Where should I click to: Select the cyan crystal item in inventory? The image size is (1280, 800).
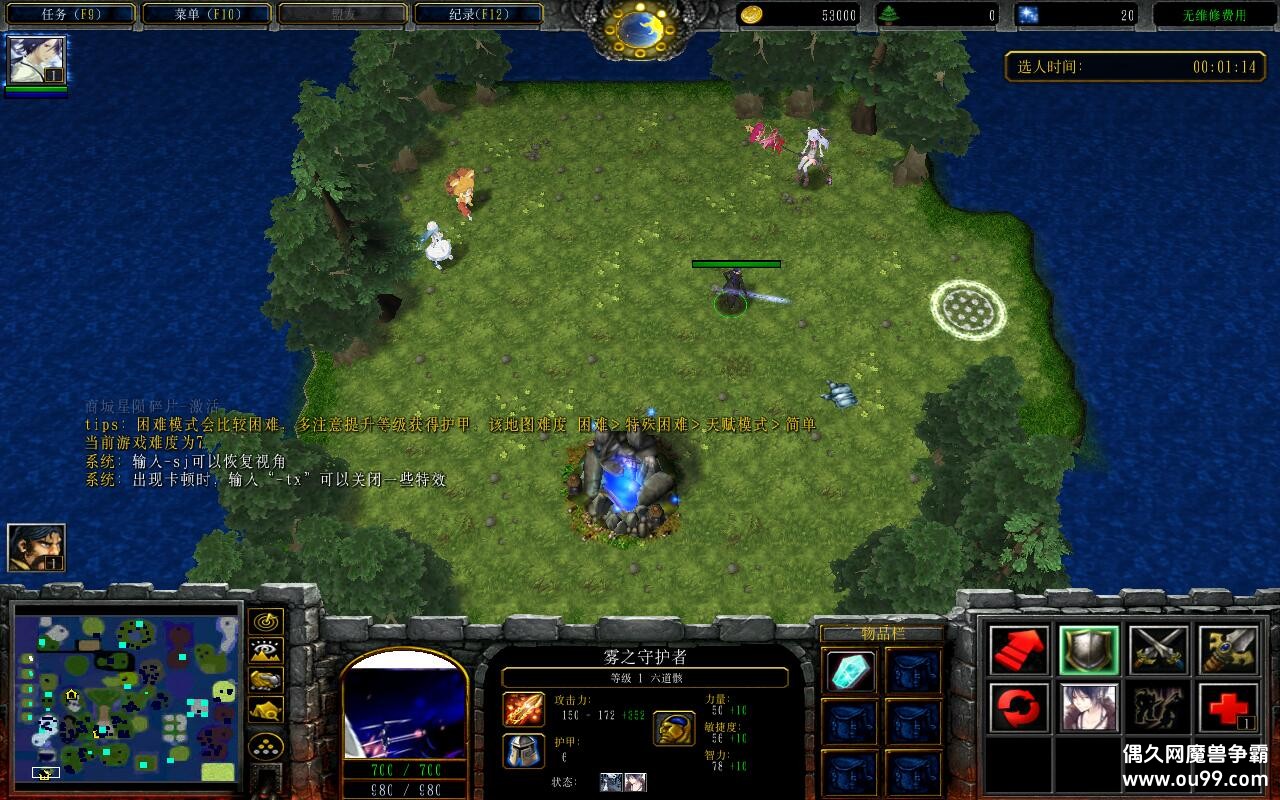coord(852,671)
